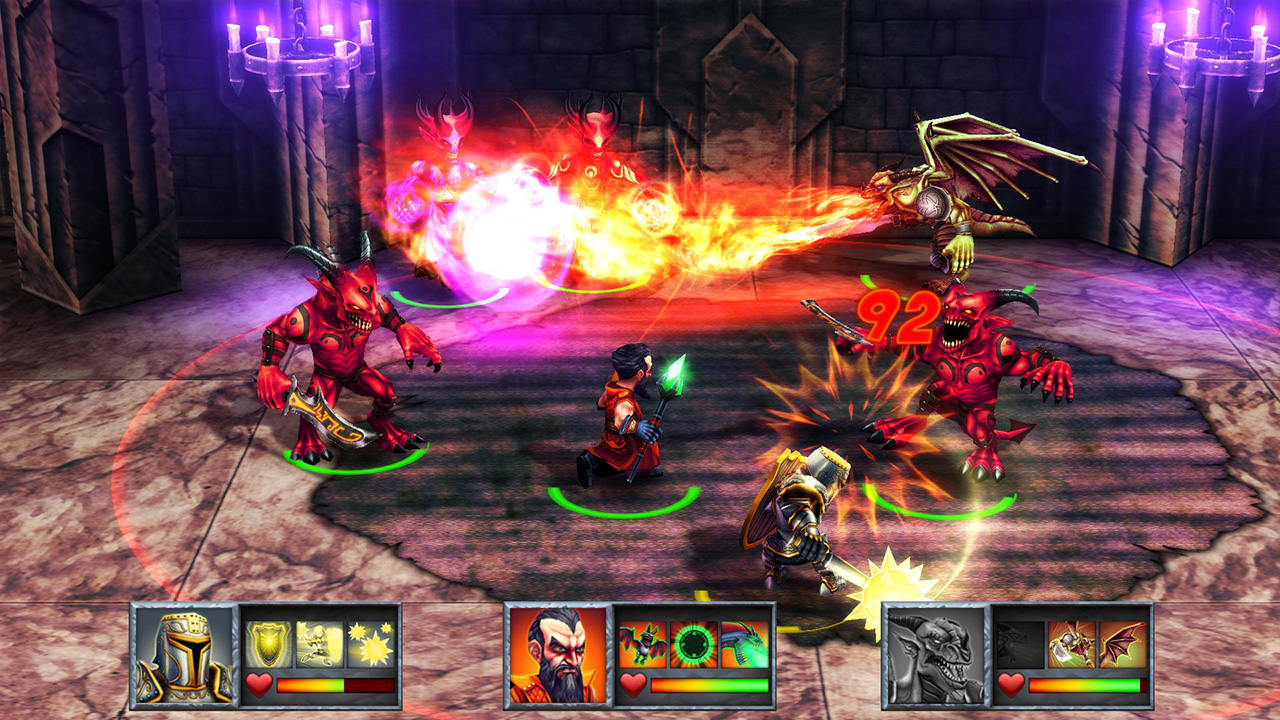Image resolution: width=1280 pixels, height=720 pixels.
Task: Click the knight's heart icon
Action: tap(260, 684)
